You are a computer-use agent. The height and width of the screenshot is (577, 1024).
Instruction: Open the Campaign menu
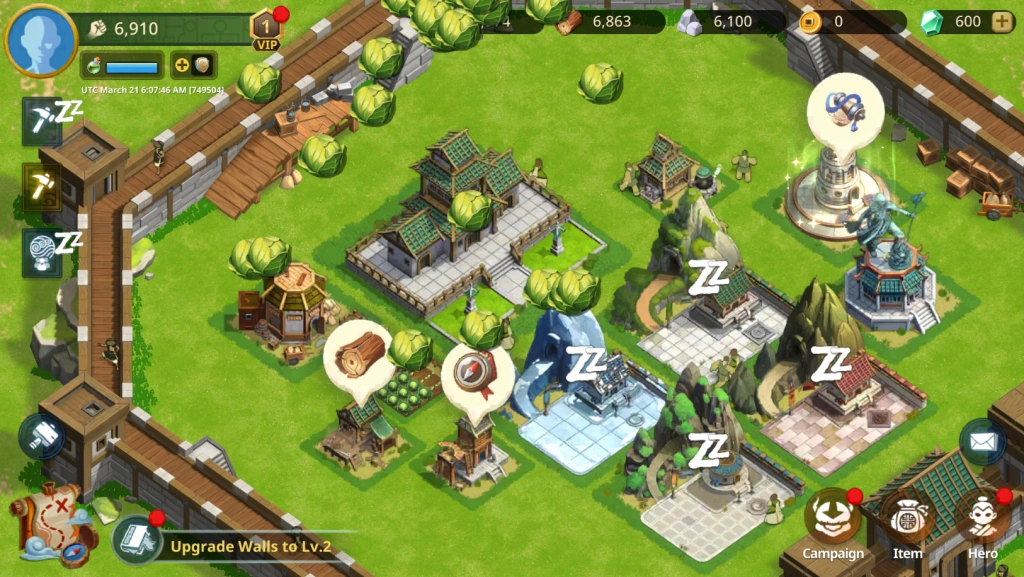833,522
